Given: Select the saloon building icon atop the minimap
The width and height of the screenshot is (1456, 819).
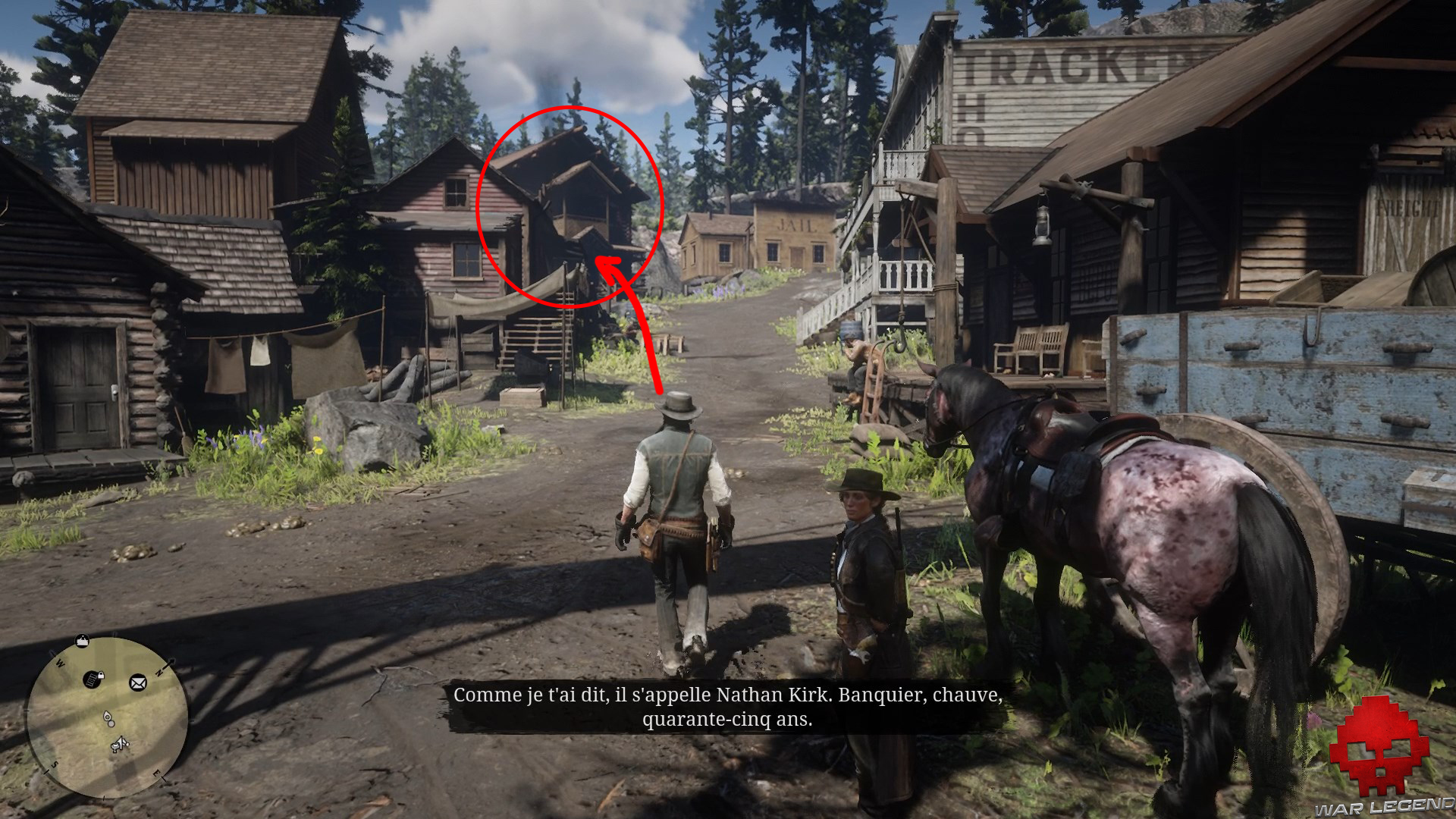Looking at the screenshot, I should pyautogui.click(x=82, y=642).
